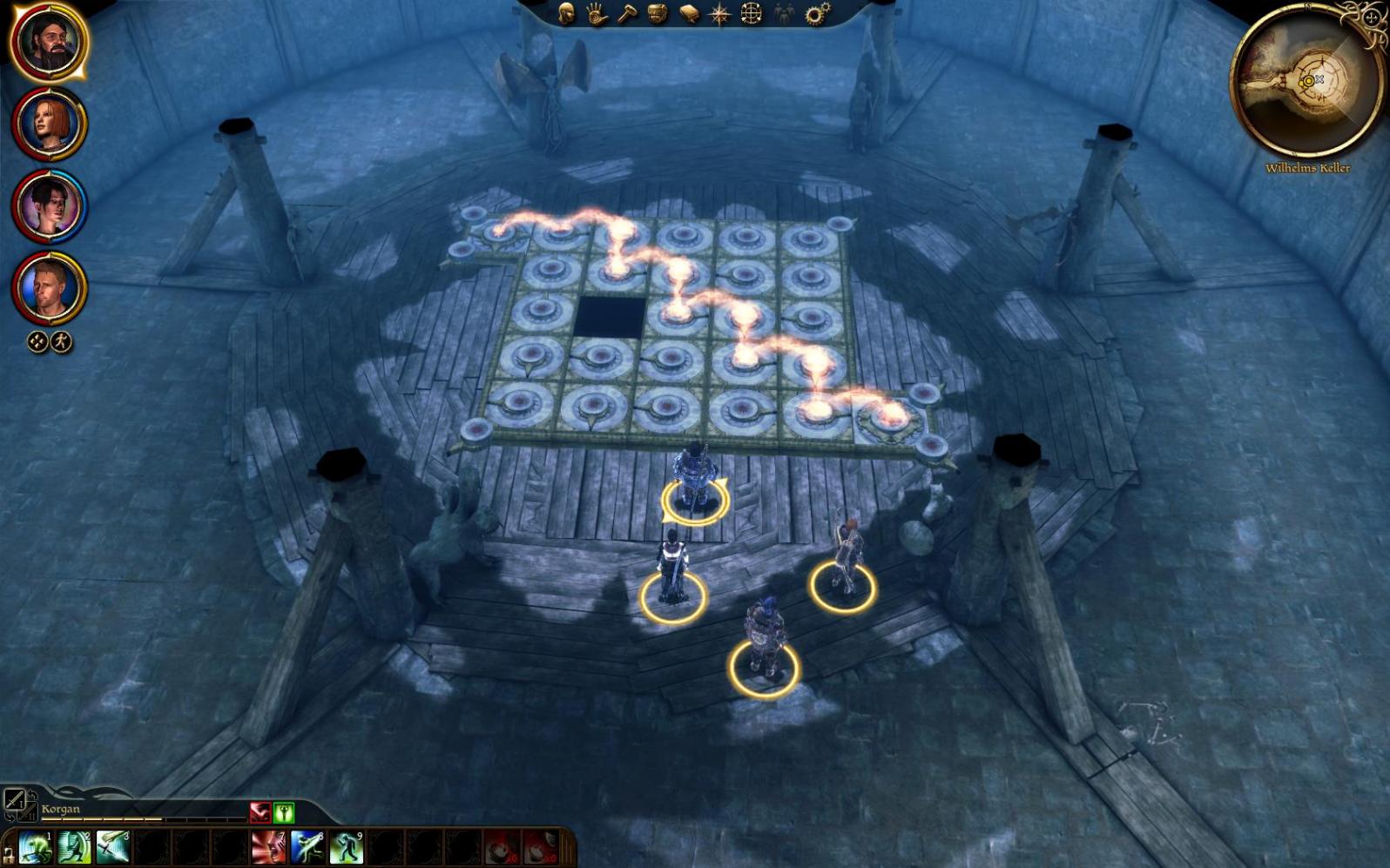Swap weapon set with the sword icon

[x=14, y=799]
